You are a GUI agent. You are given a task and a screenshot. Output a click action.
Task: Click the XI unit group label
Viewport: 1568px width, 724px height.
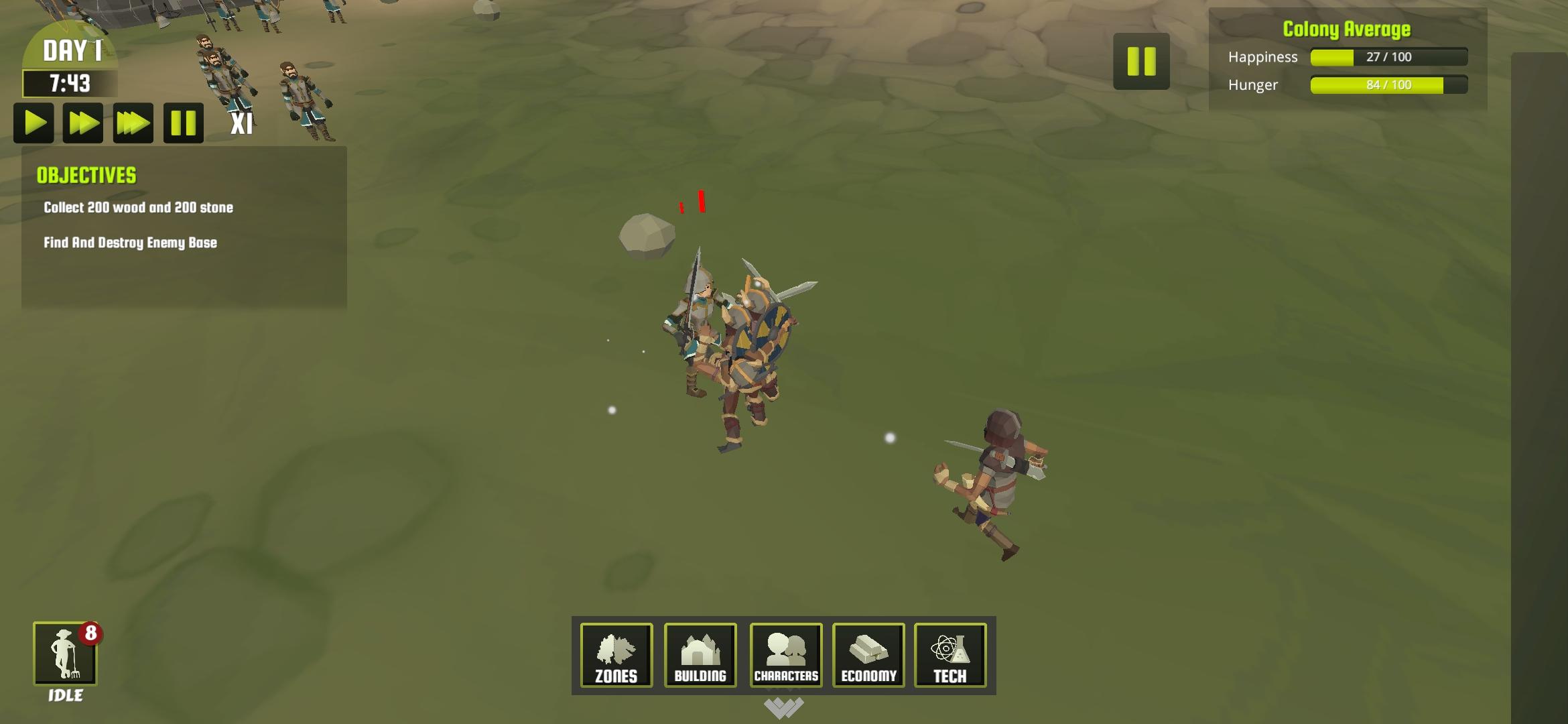[x=243, y=124]
